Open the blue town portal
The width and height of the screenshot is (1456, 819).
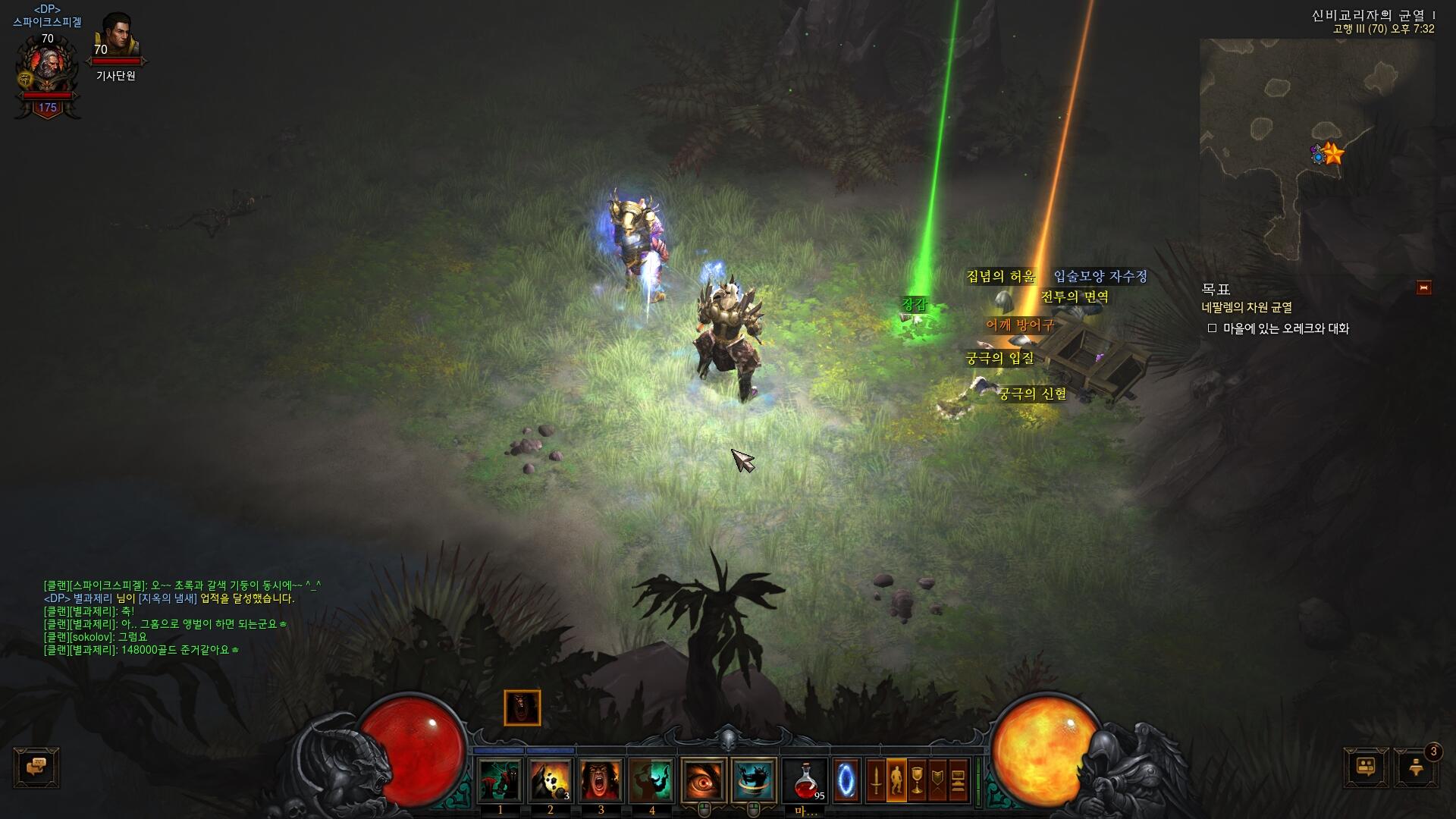pos(846,780)
